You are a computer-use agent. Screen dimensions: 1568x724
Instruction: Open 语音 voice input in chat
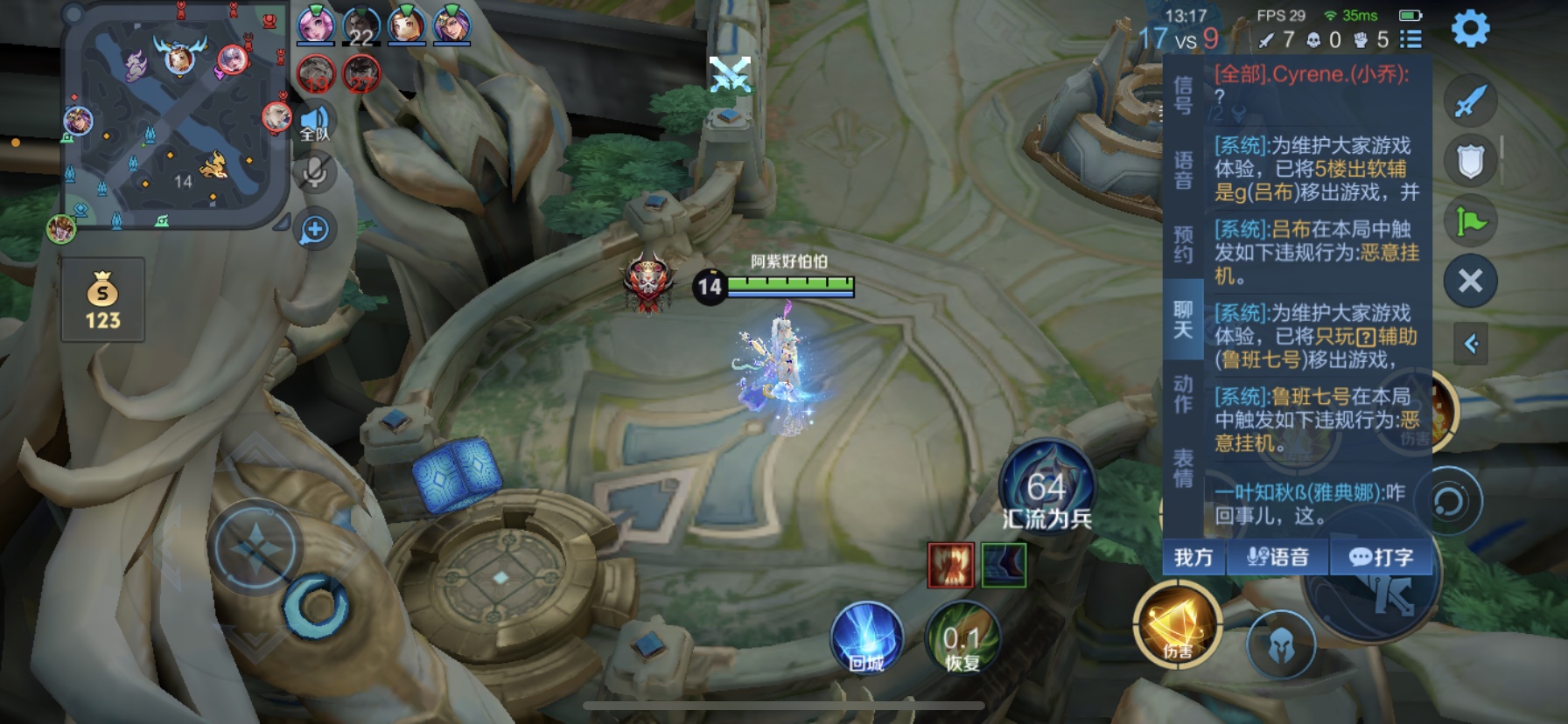point(1277,557)
